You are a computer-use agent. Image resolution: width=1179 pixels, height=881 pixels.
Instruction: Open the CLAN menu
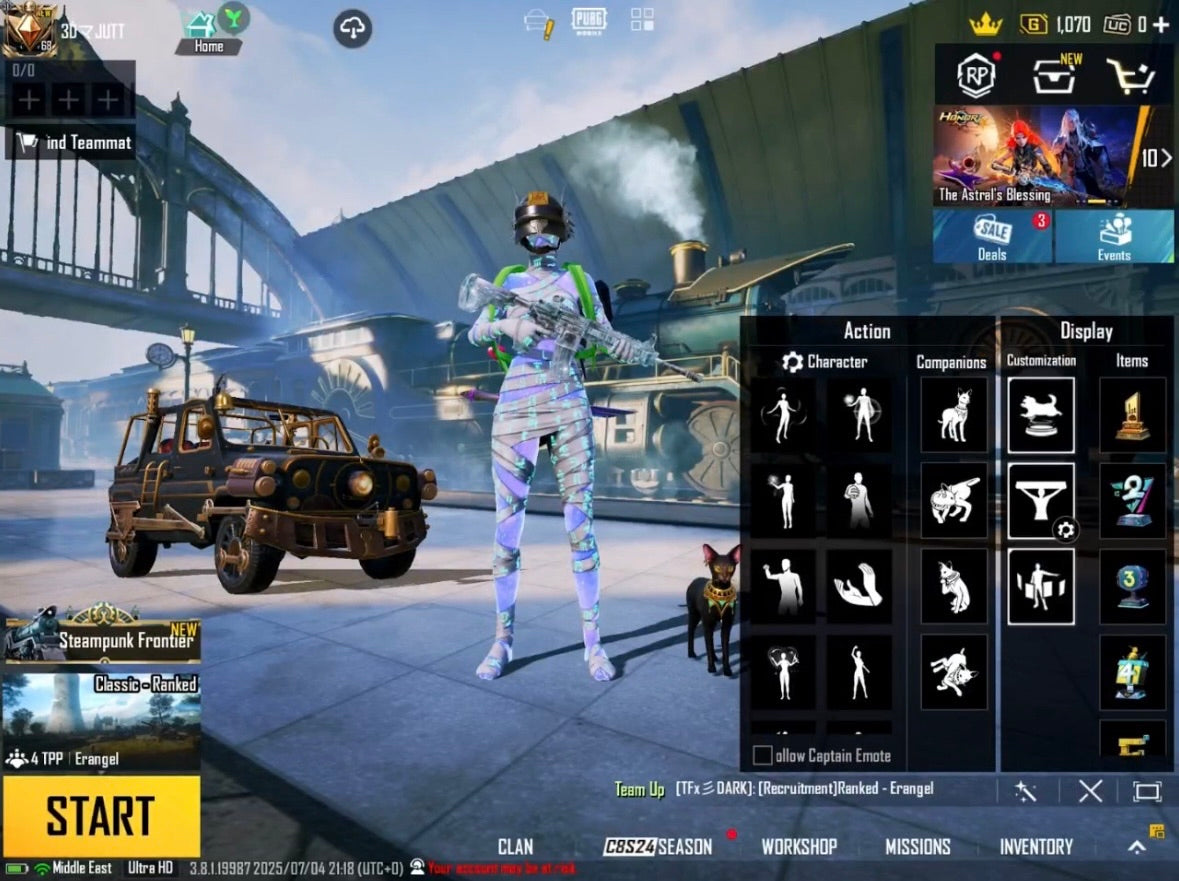(515, 847)
